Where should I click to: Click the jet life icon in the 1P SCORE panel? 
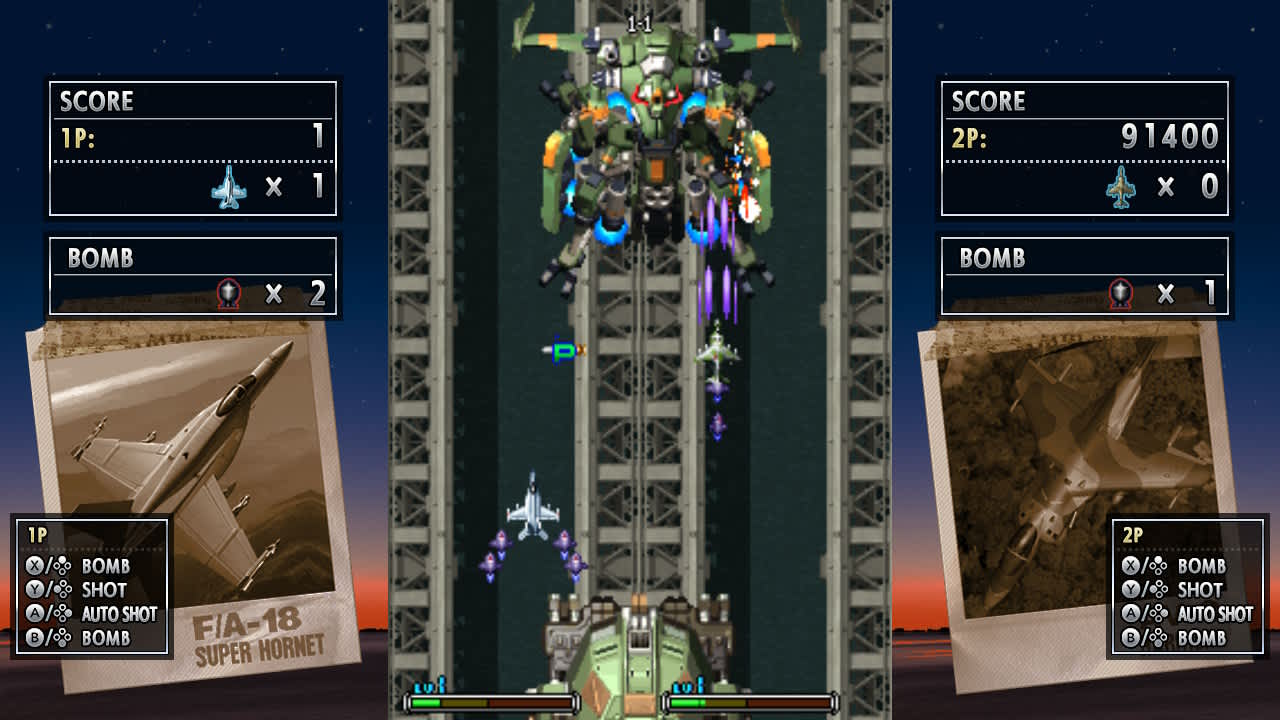(231, 186)
